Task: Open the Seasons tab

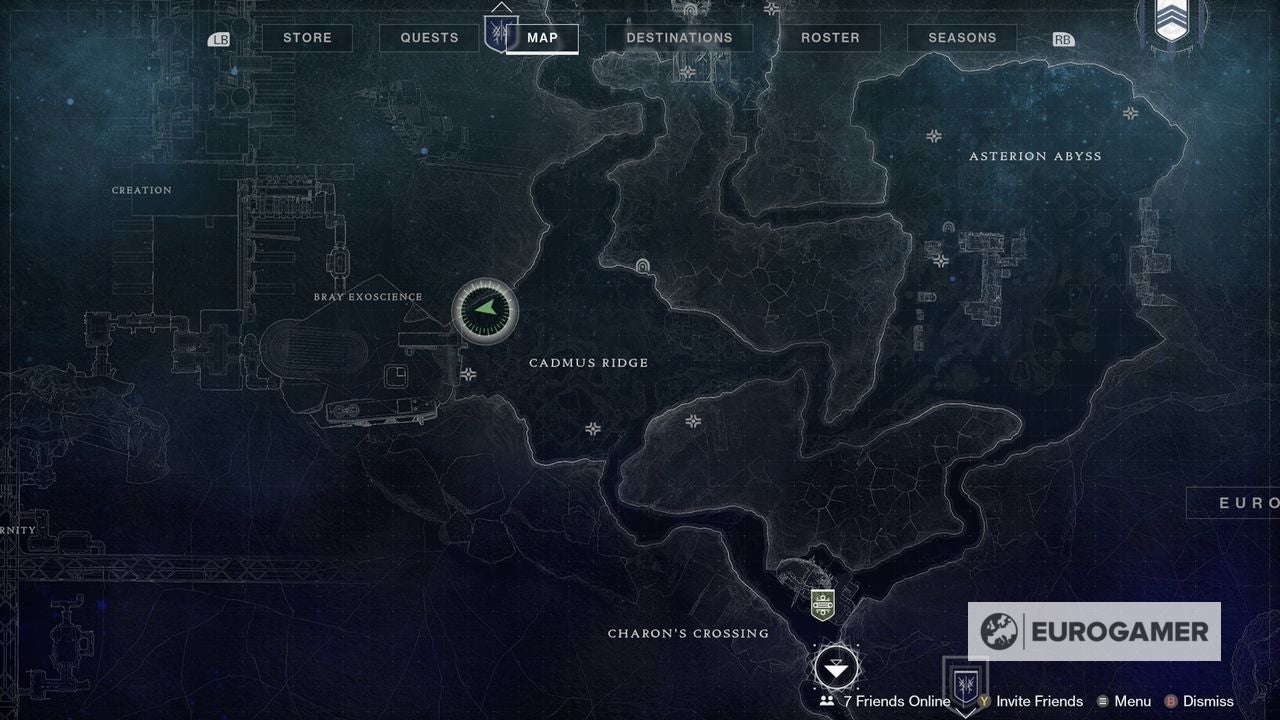Action: (x=962, y=37)
